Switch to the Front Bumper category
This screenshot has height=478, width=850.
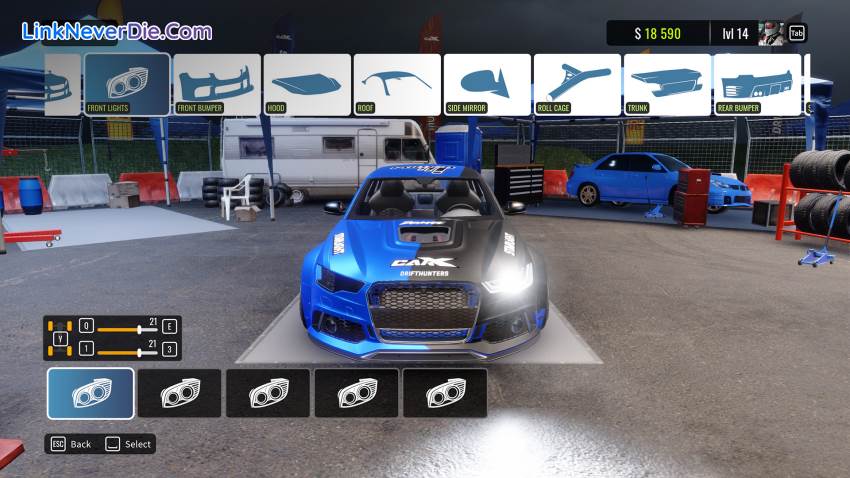point(217,84)
